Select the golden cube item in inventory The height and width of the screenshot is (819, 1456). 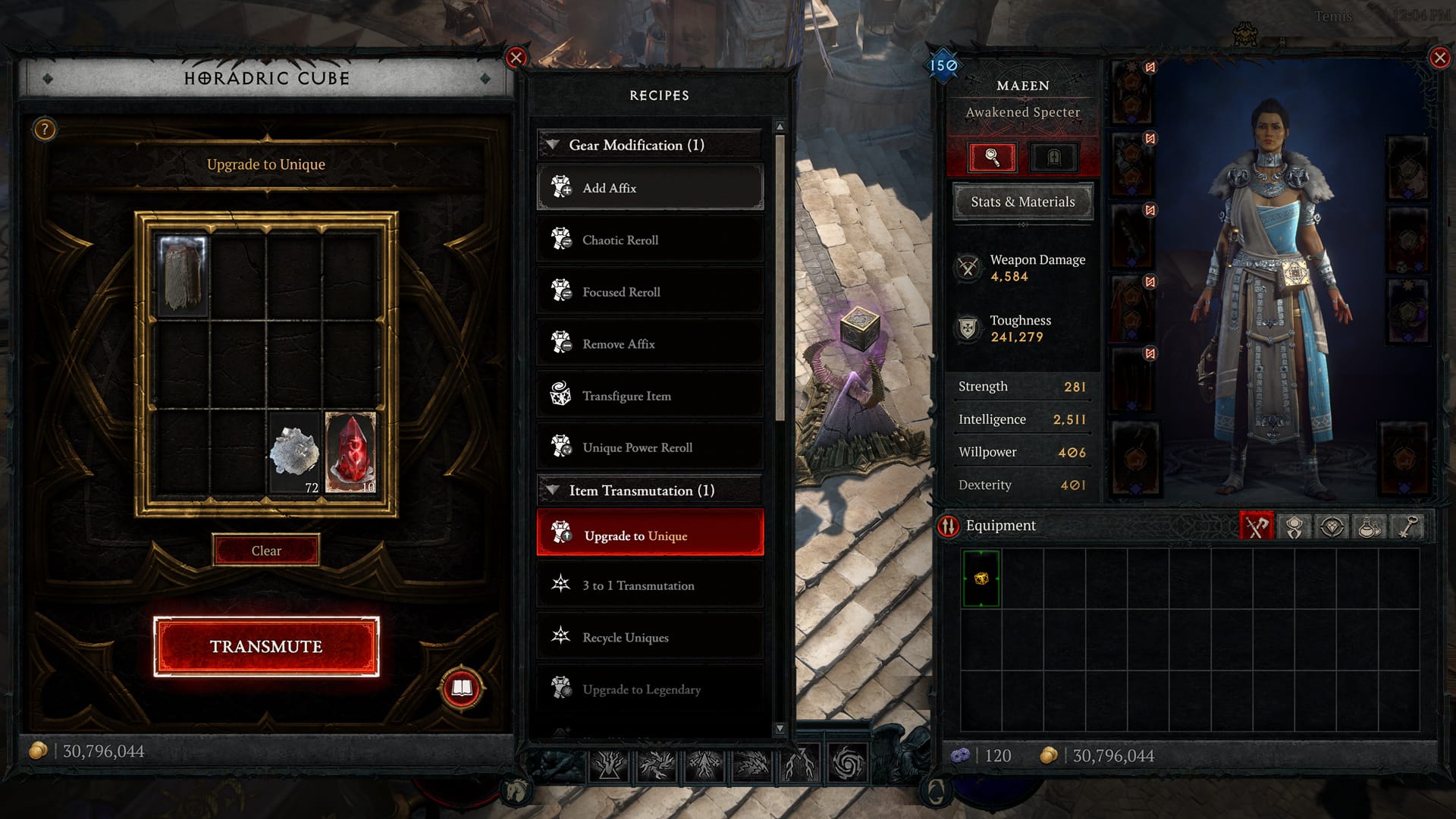(x=981, y=579)
